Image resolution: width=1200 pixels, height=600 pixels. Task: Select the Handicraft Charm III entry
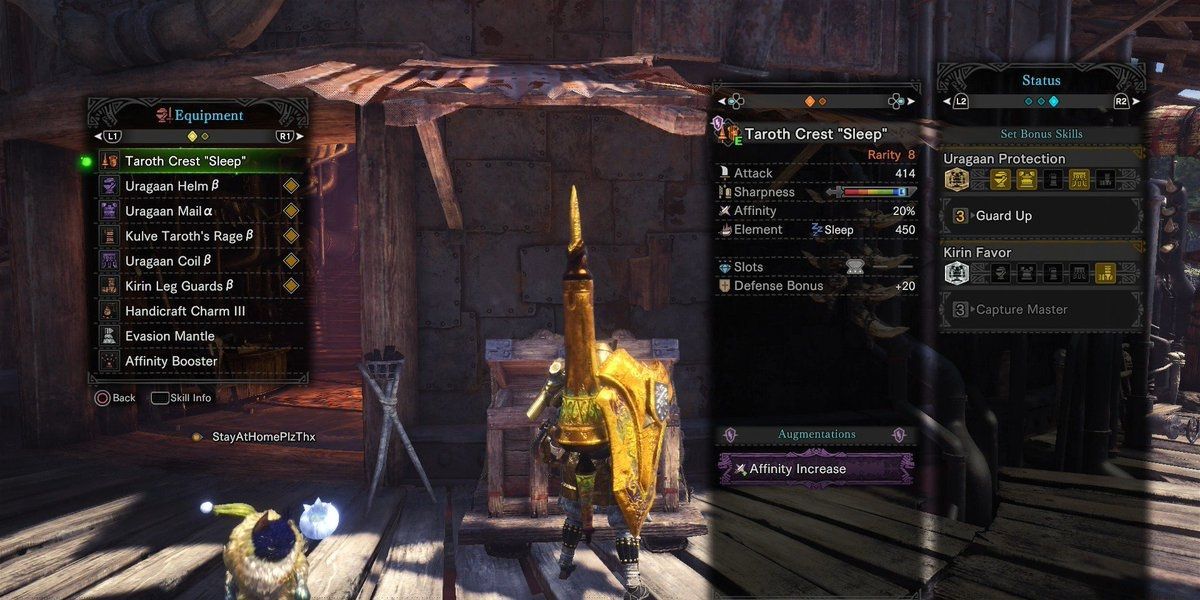(x=185, y=311)
